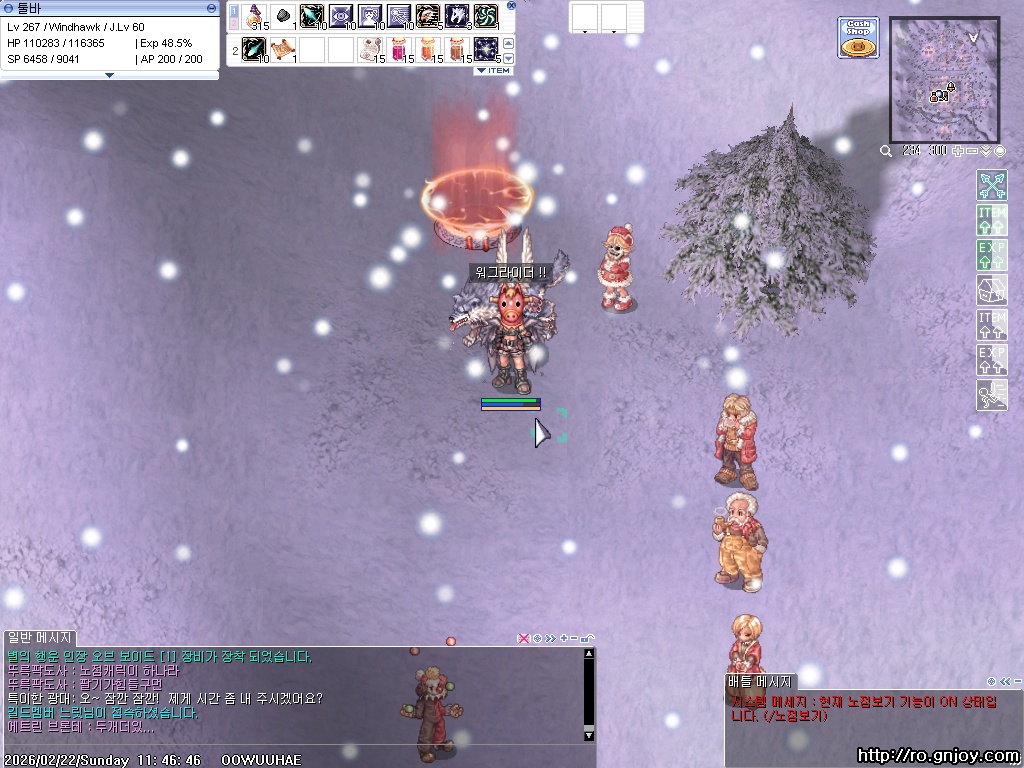The height and width of the screenshot is (768, 1024).
Task: Activate the eye skill icon
Action: tap(341, 16)
